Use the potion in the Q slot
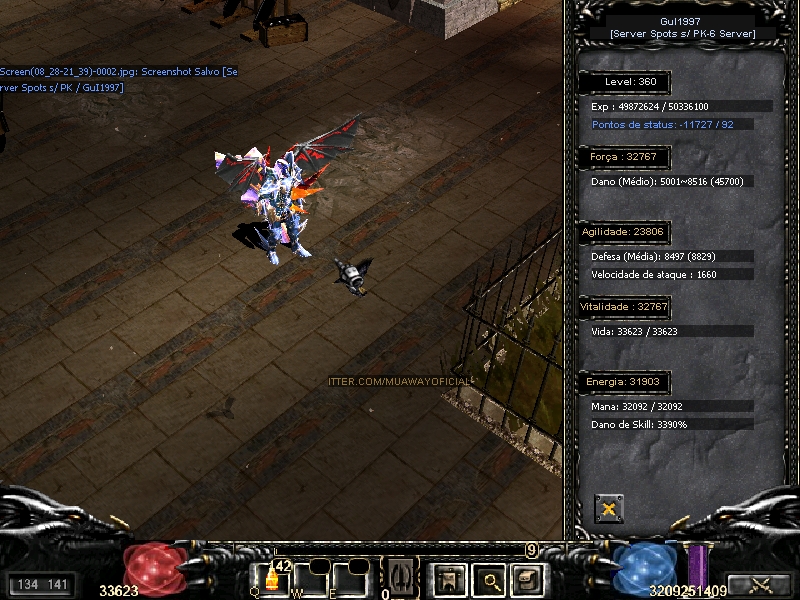This screenshot has width=800, height=600. click(270, 579)
